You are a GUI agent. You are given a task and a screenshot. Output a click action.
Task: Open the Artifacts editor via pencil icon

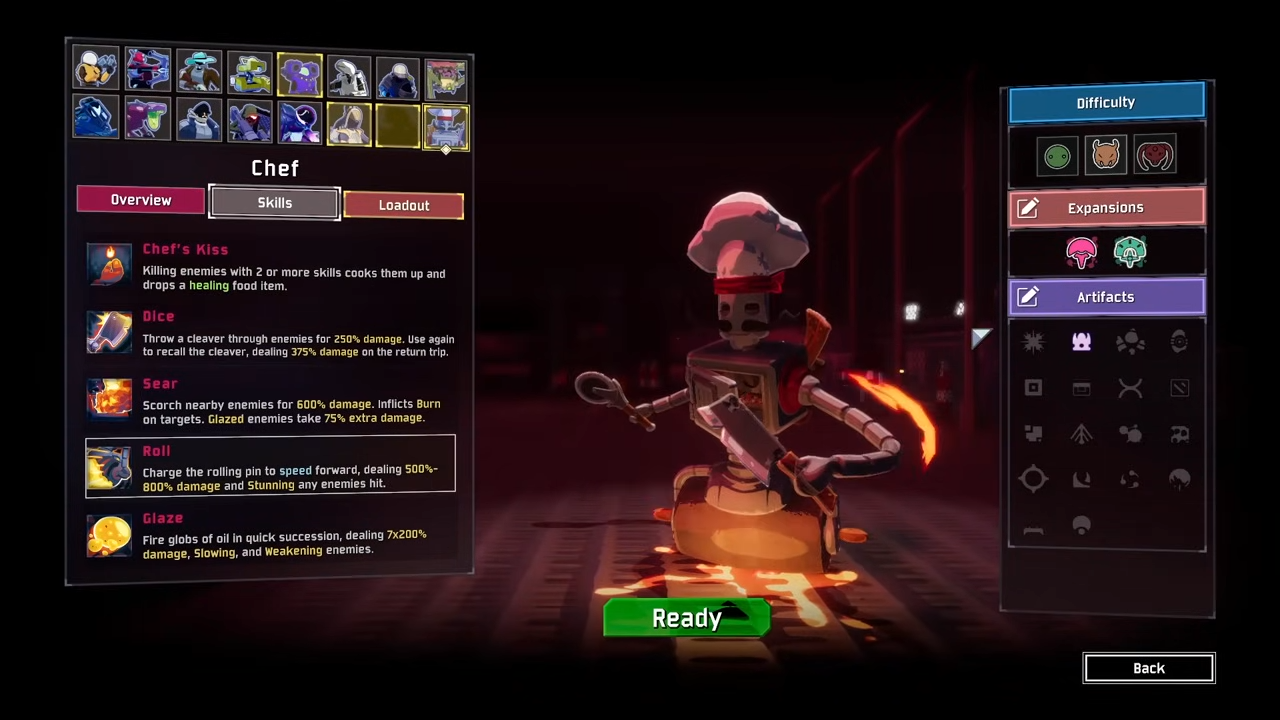tap(1028, 296)
